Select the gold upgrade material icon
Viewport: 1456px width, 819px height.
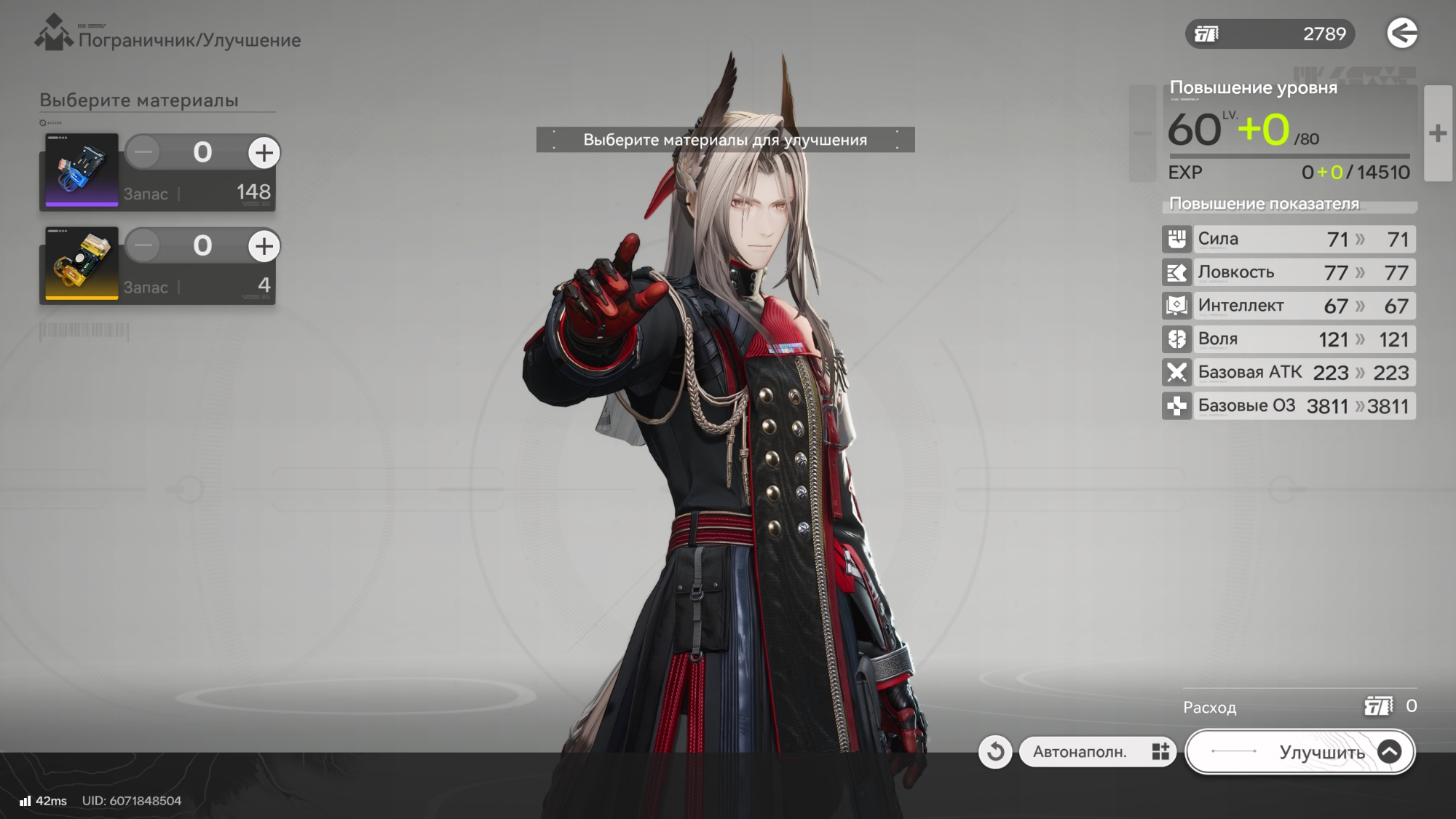point(82,263)
